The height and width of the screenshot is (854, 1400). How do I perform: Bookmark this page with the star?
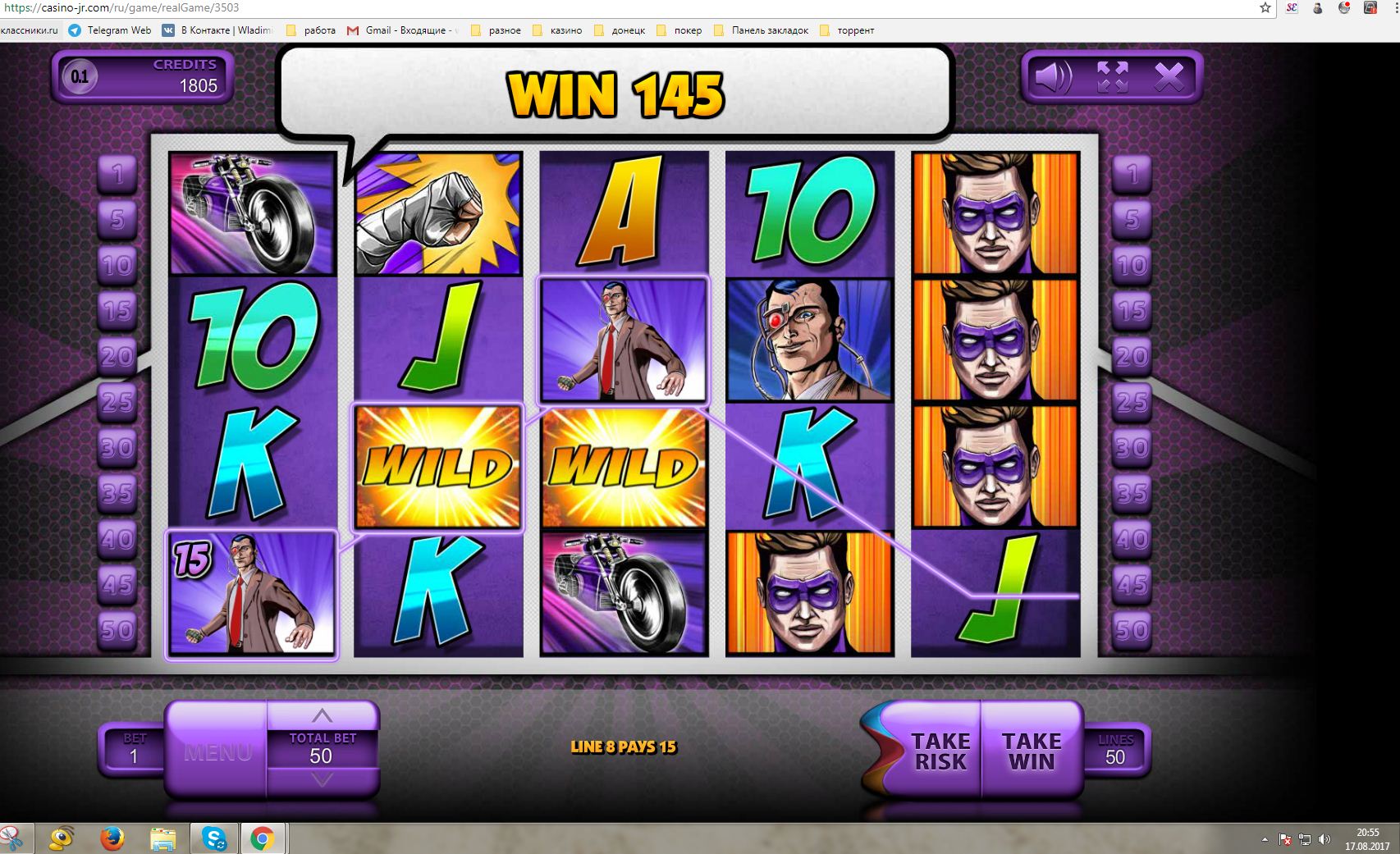click(1265, 8)
